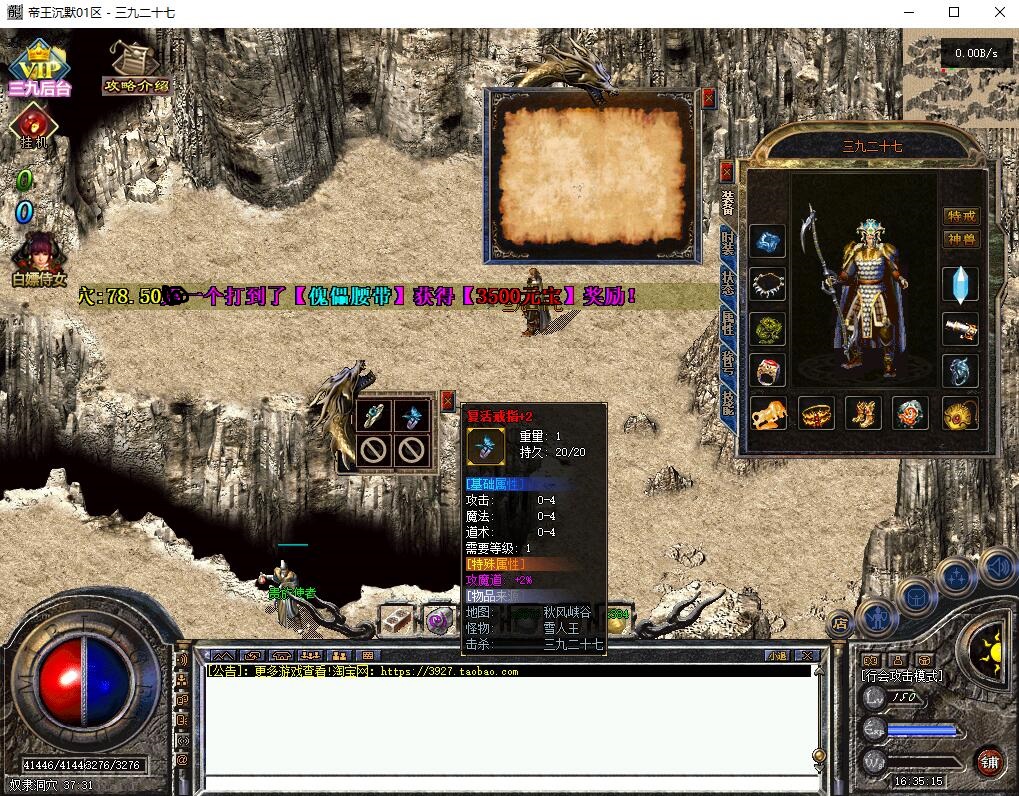Open the 攻略介绍 strategy guide
Image resolution: width=1019 pixels, height=796 pixels.
point(135,68)
